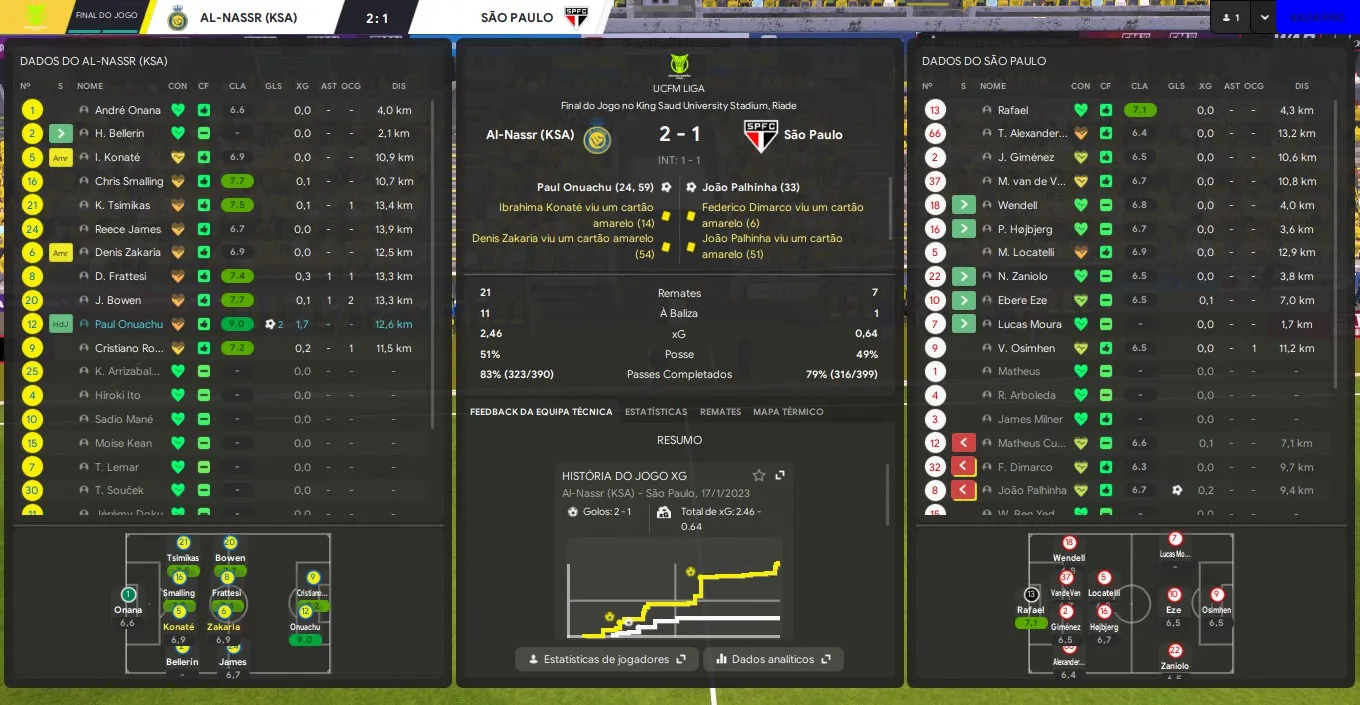Favorite the História do Jogo xG card star

click(759, 475)
